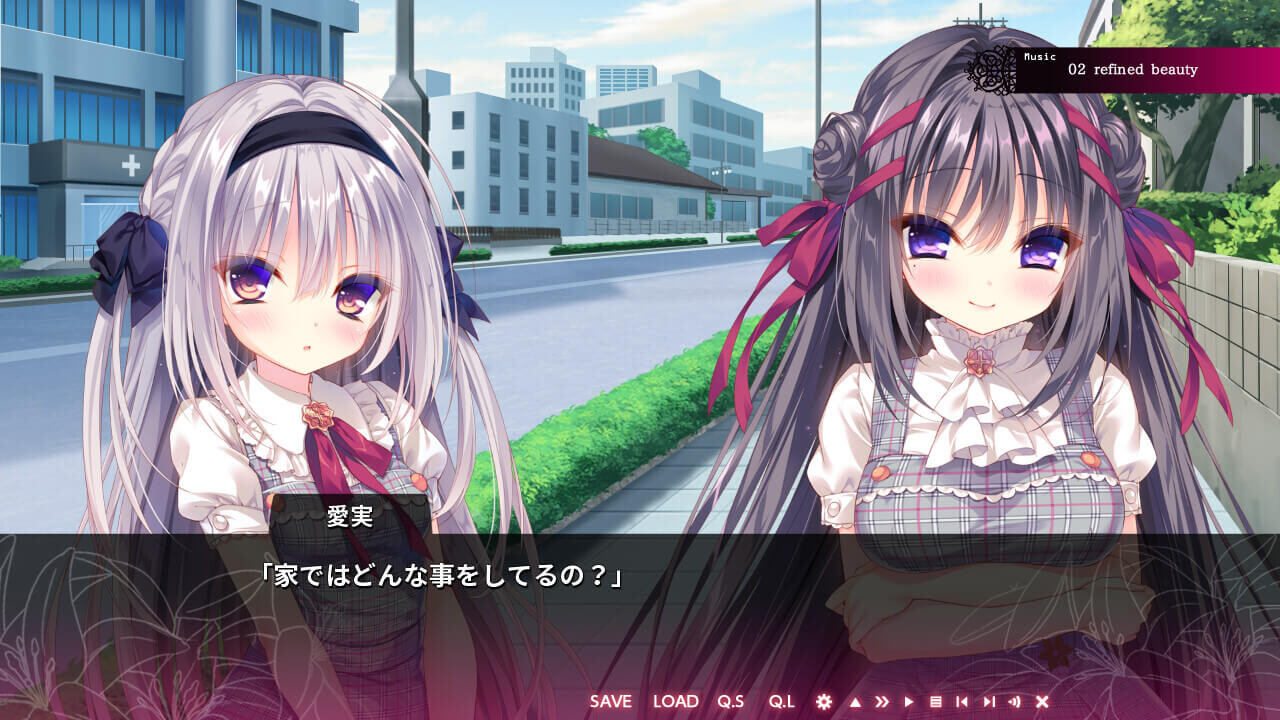
Task: Open the message backlog list icon
Action: pos(937,700)
